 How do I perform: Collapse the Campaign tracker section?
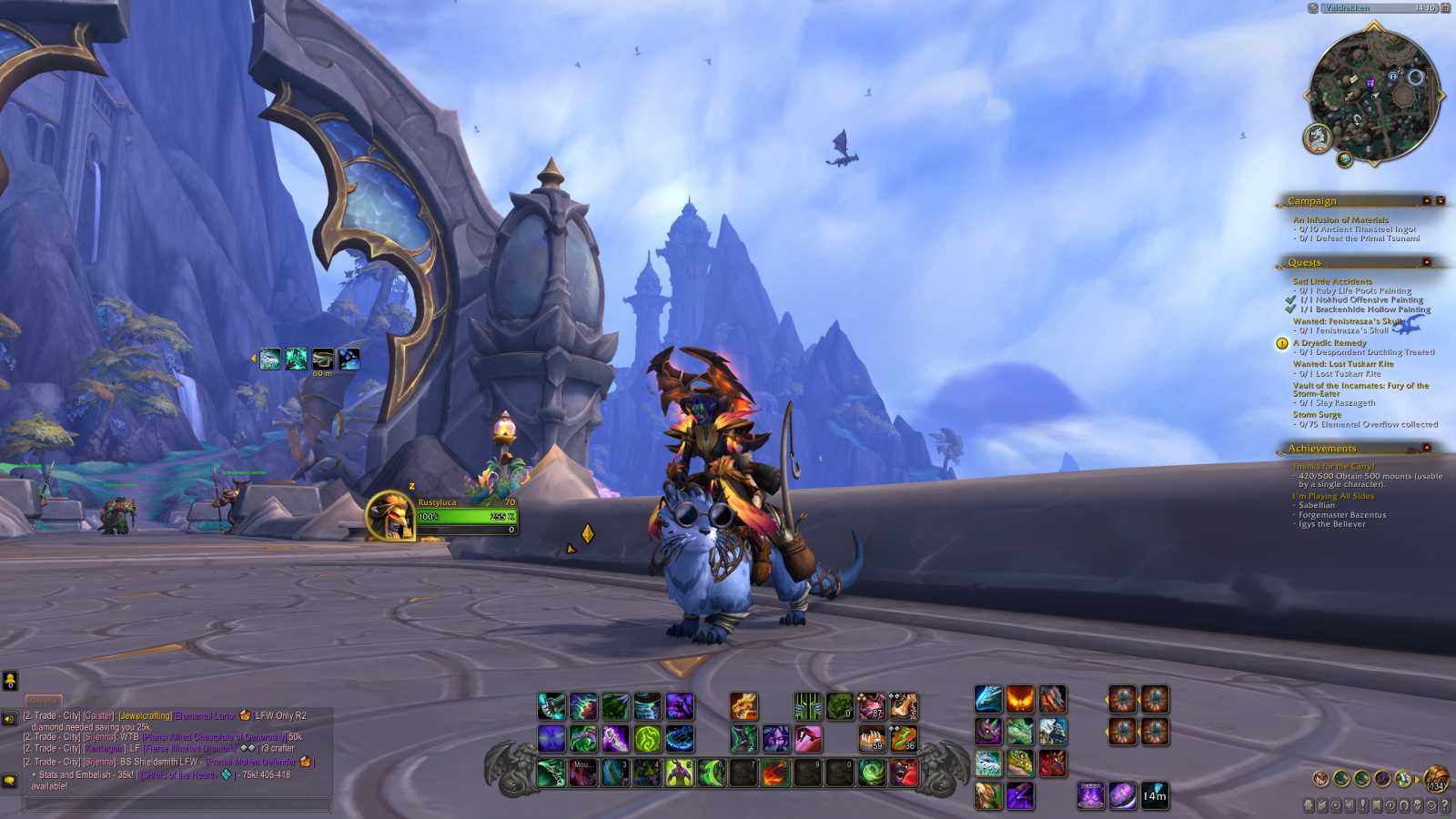pyautogui.click(x=1428, y=201)
